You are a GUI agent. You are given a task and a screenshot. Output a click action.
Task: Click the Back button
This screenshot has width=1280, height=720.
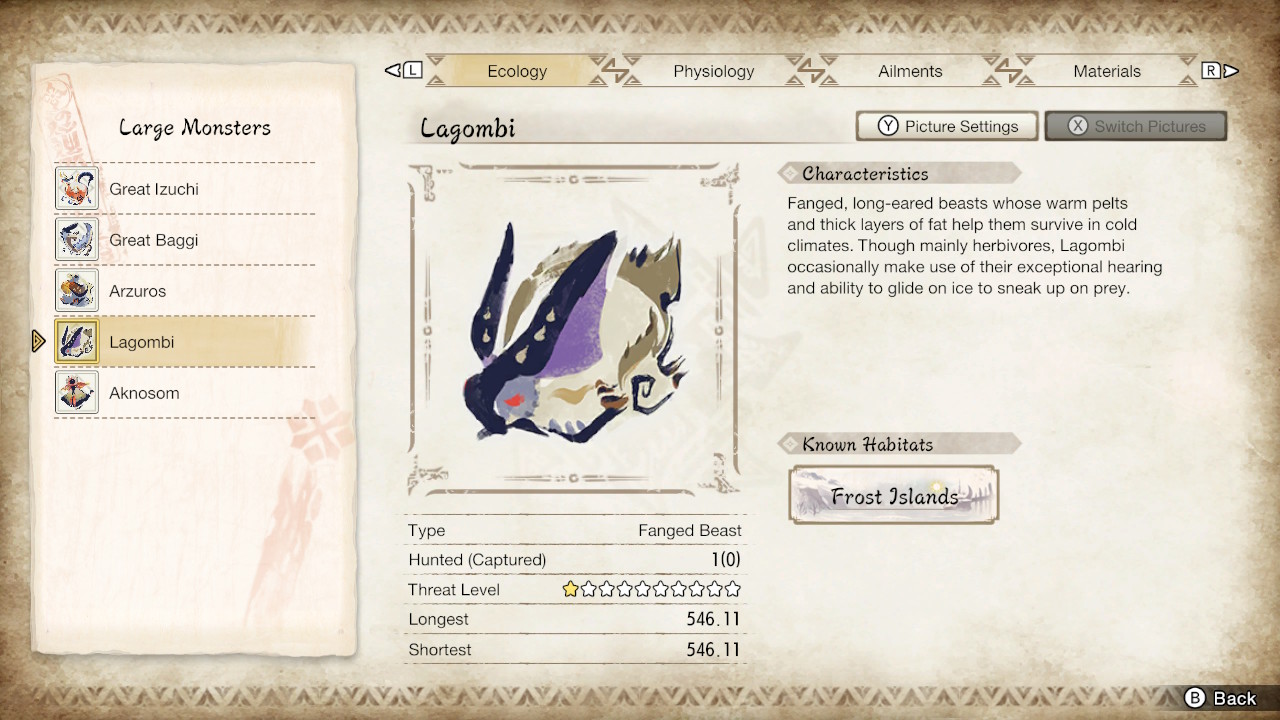1221,698
